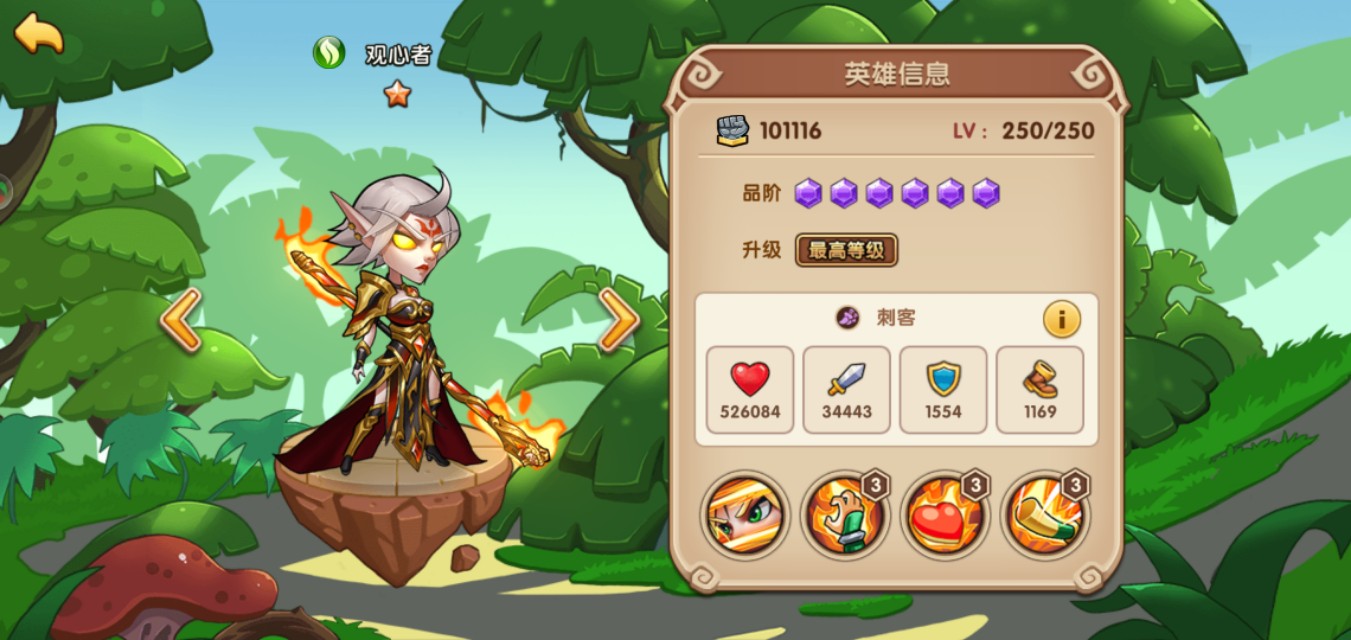
Task: Click the 最高等级 level-up button
Action: [x=846, y=250]
